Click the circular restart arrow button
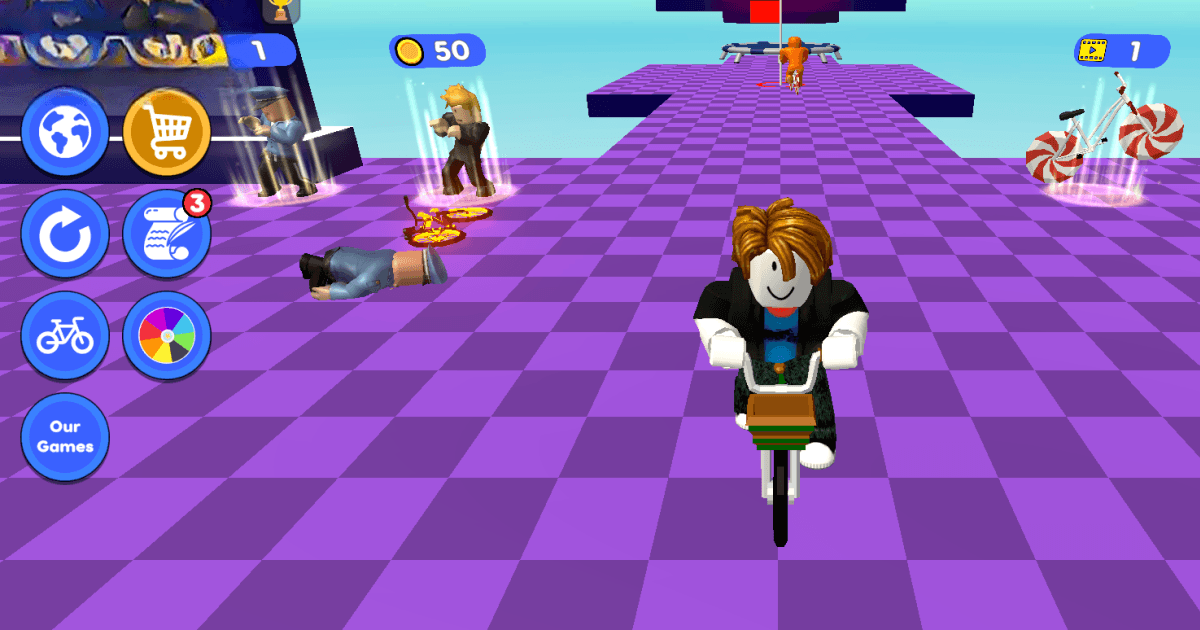The height and width of the screenshot is (630, 1200). click(65, 234)
